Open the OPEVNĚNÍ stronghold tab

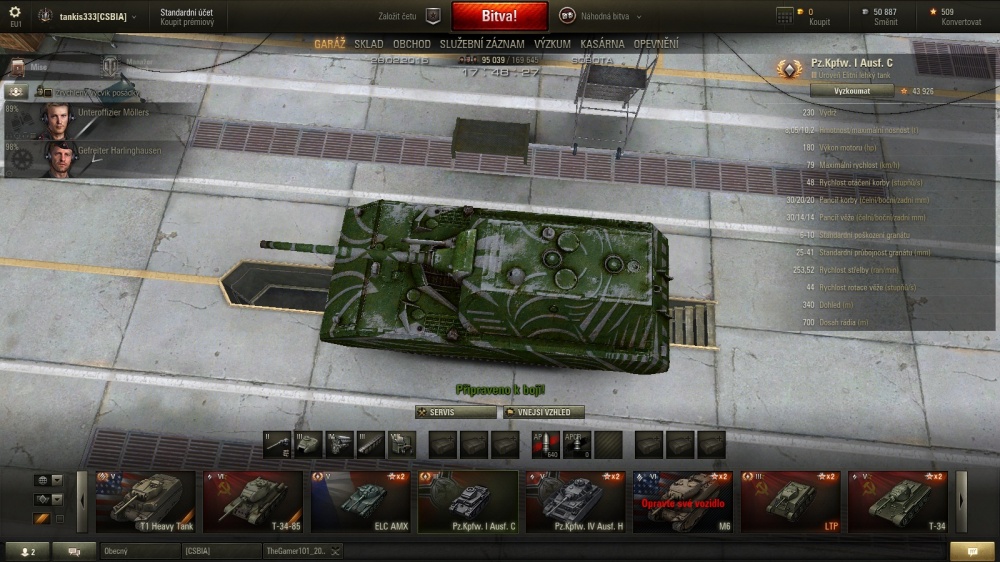(x=655, y=44)
